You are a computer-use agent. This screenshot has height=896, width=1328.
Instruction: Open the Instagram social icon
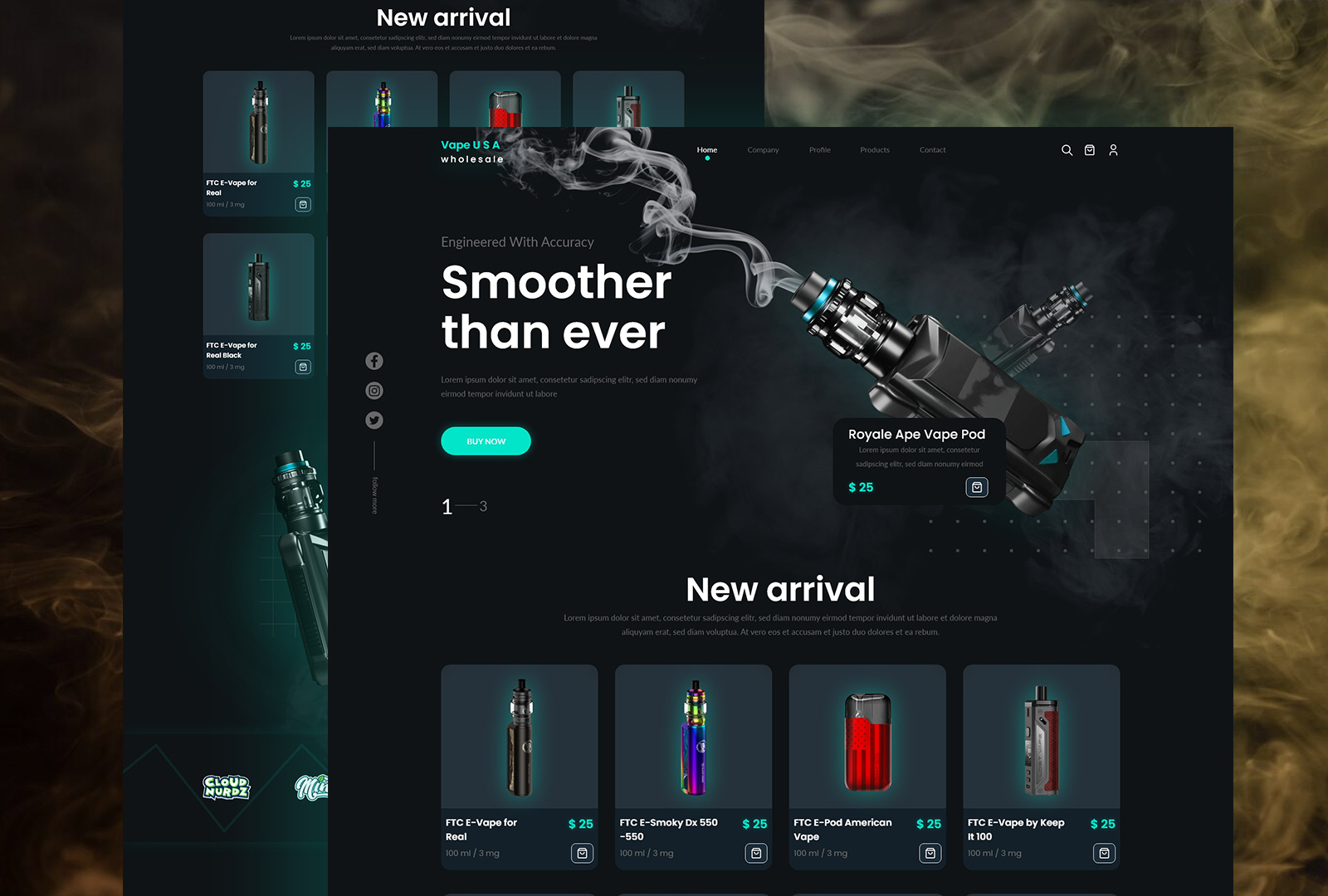pyautogui.click(x=374, y=390)
